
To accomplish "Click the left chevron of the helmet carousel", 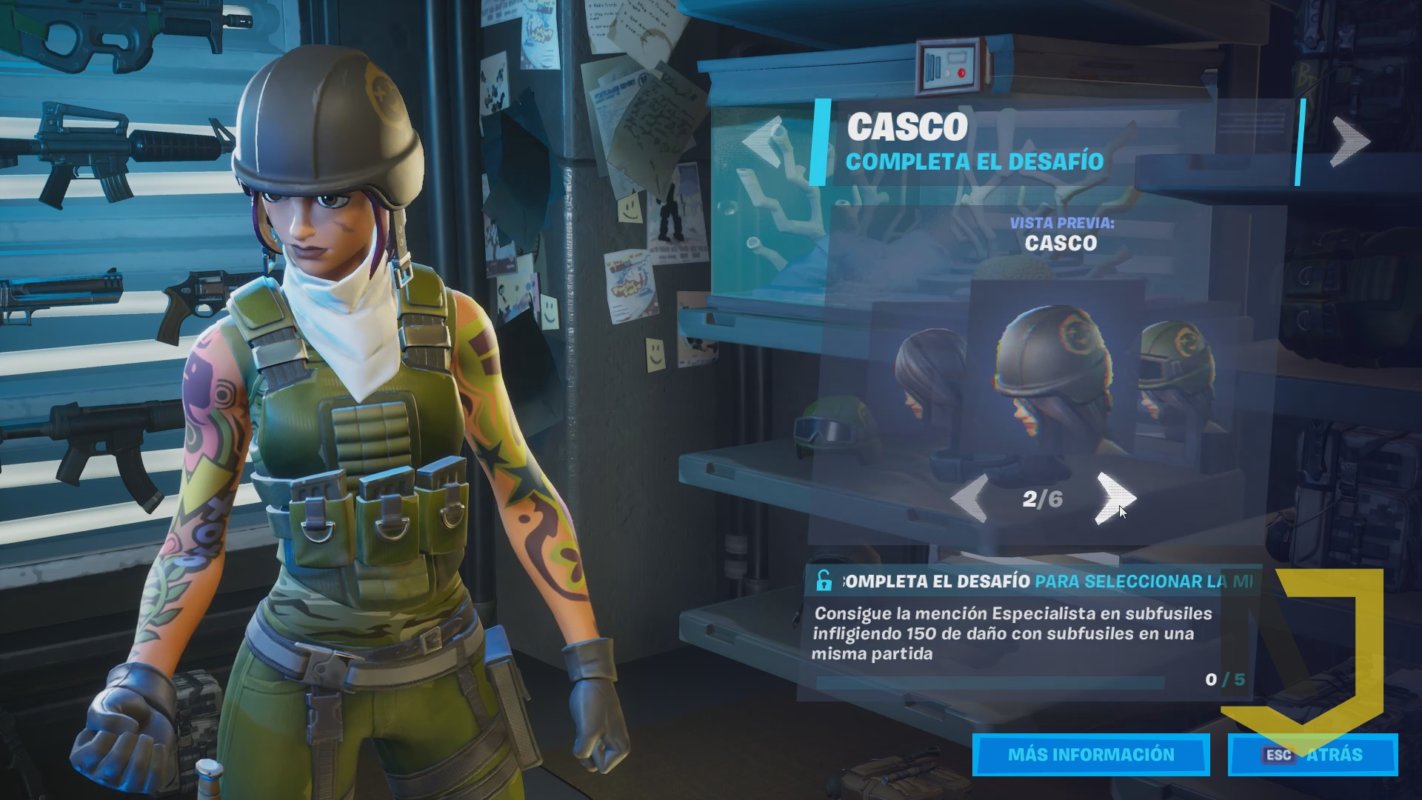I will [968, 496].
